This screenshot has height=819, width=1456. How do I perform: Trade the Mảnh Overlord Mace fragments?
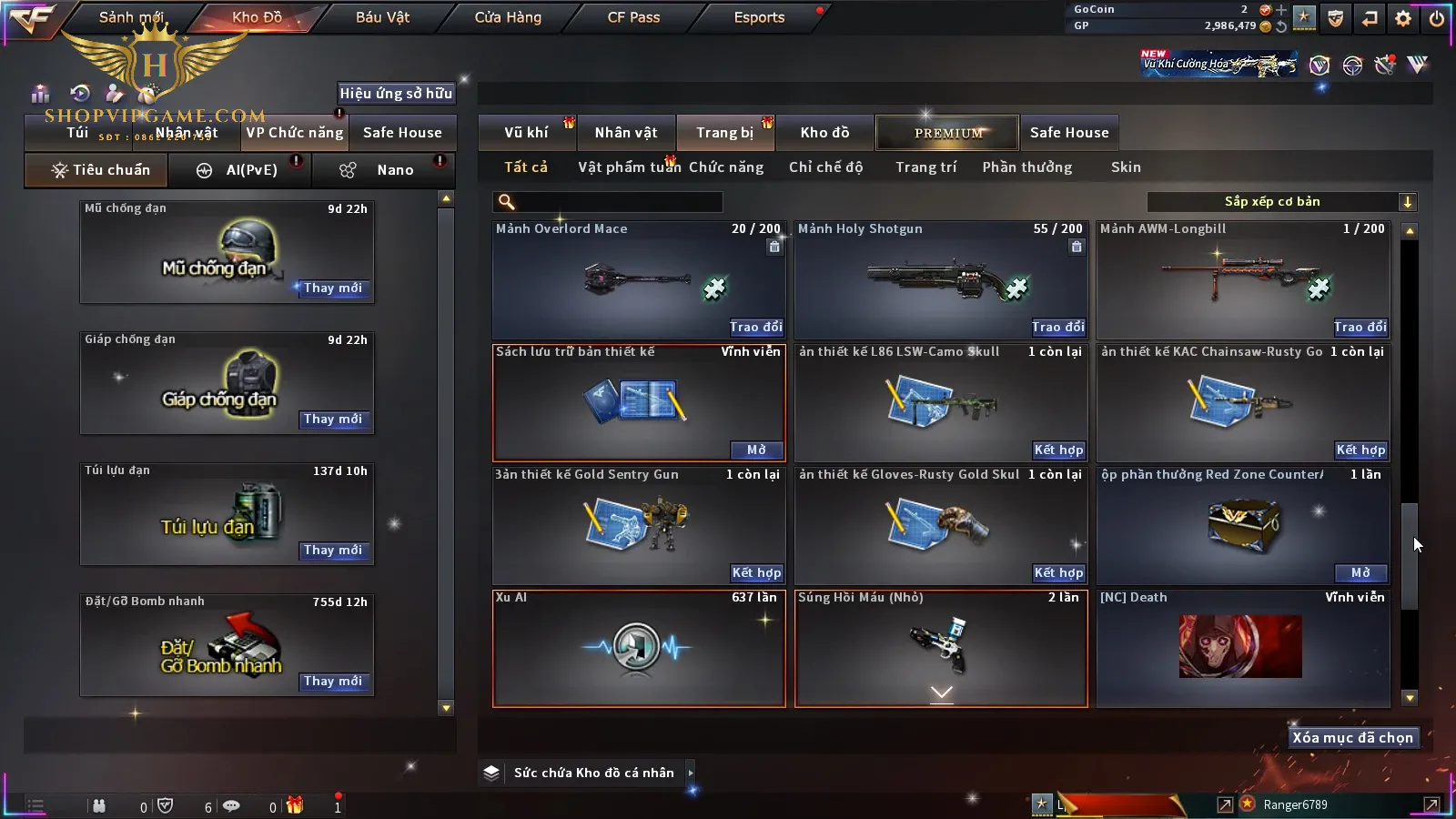pos(755,327)
